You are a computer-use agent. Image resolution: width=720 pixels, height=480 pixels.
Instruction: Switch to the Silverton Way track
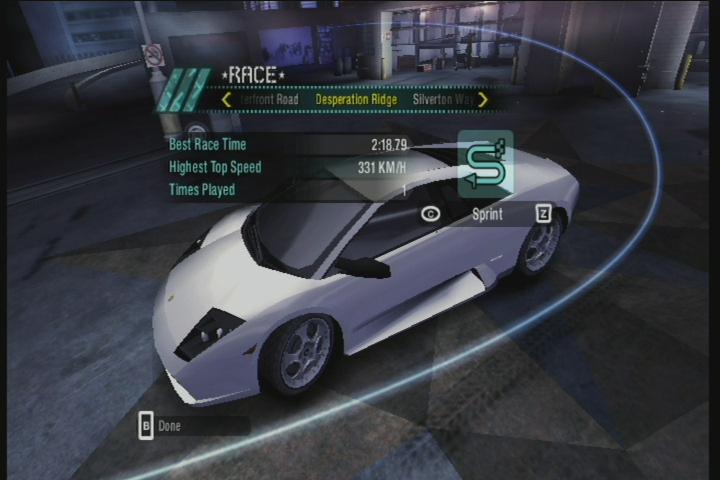point(442,100)
